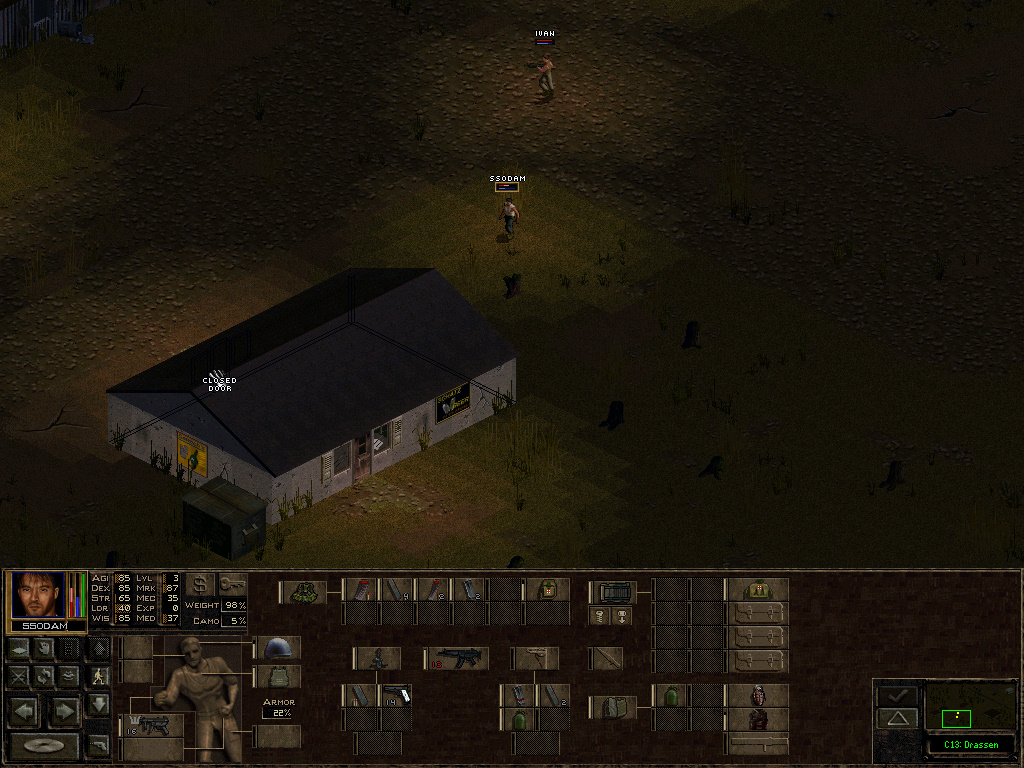1024x768 pixels.
Task: Select the pistol slot showing 14 rounds
Action: (x=396, y=695)
